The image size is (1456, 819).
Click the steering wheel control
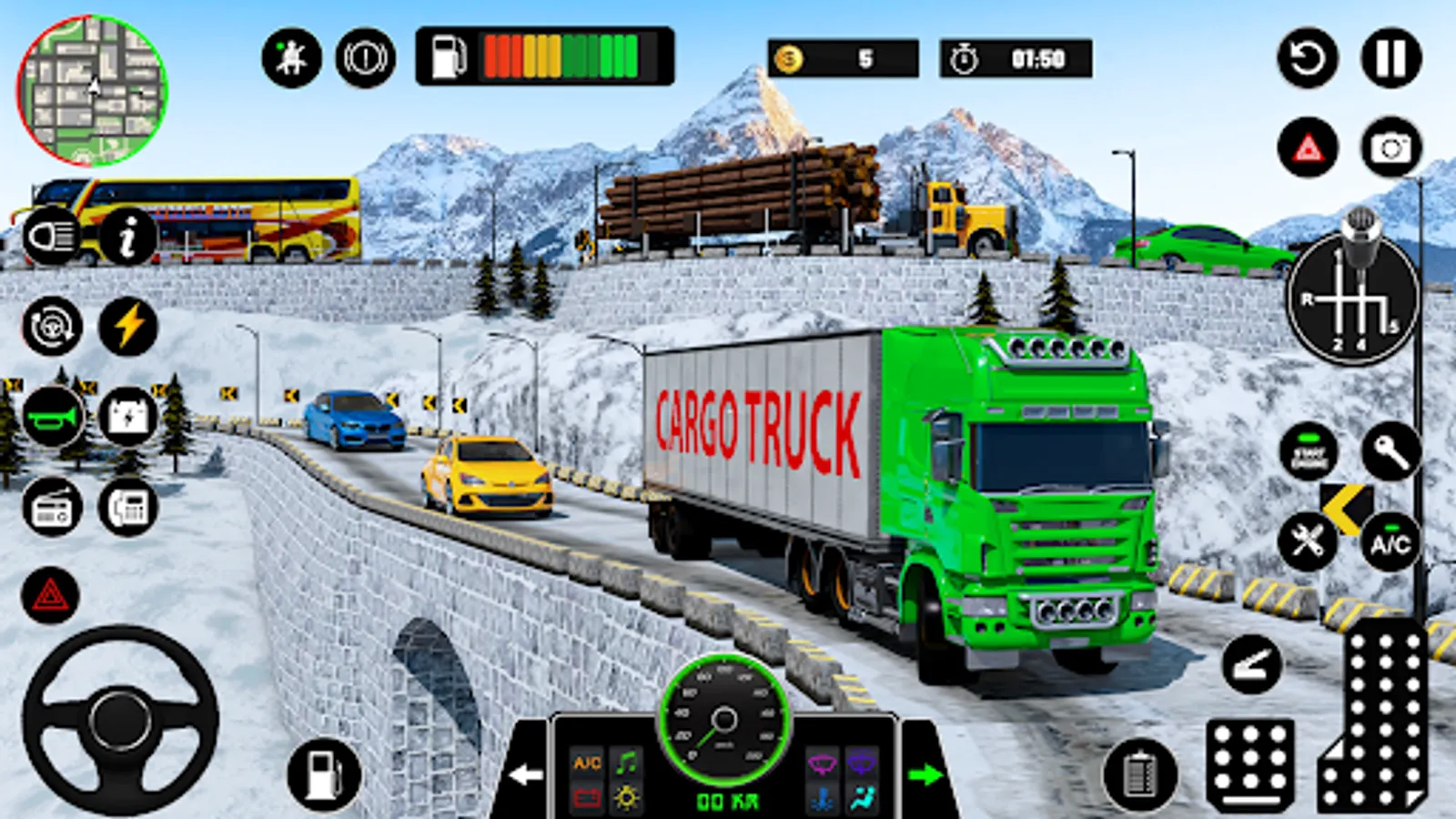[x=120, y=719]
